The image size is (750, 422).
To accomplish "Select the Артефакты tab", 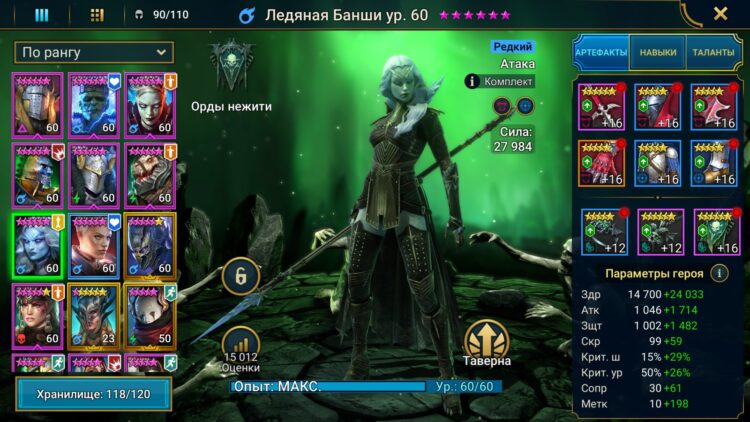I will tap(601, 52).
